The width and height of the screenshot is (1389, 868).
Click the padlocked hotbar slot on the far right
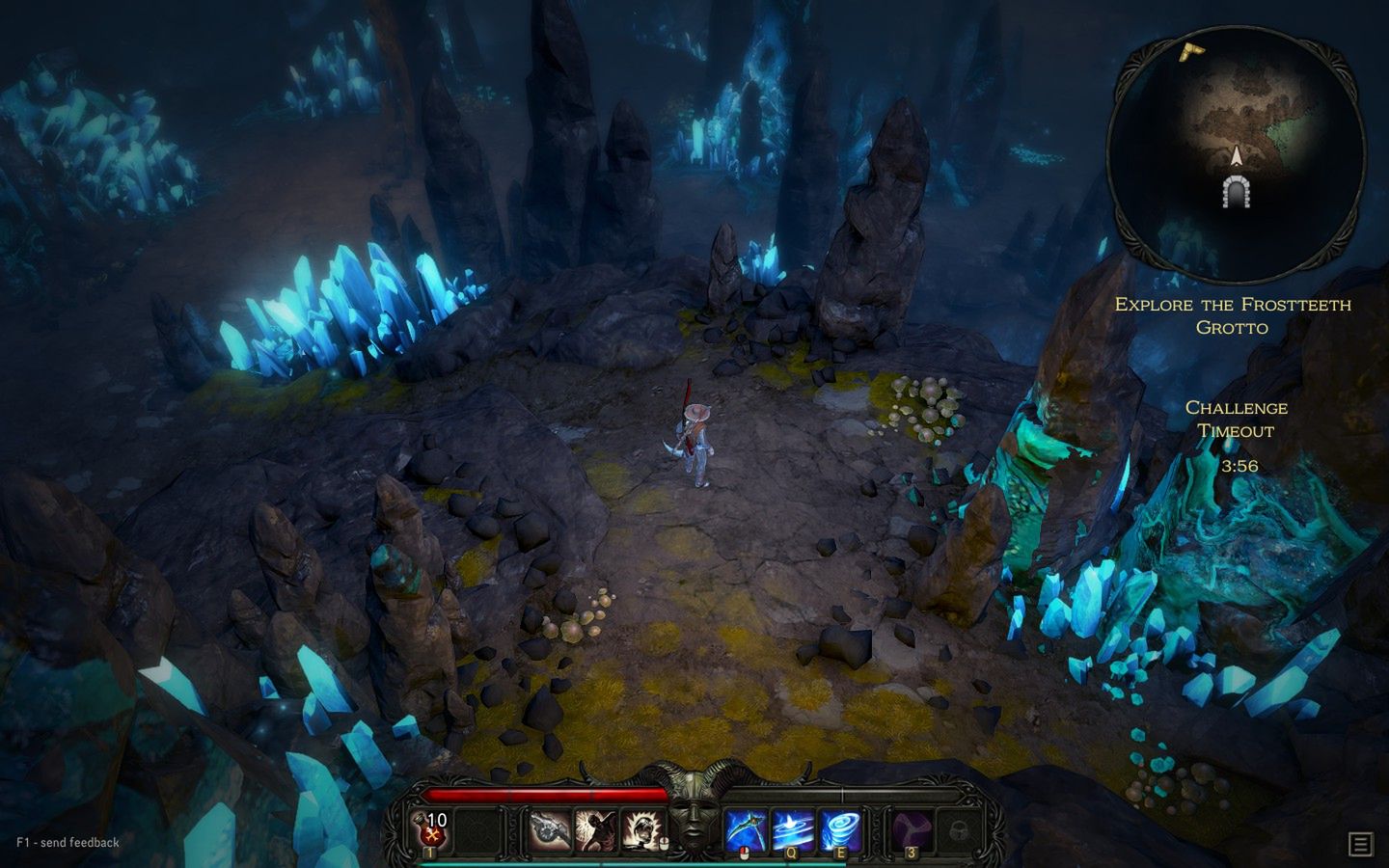tap(959, 830)
